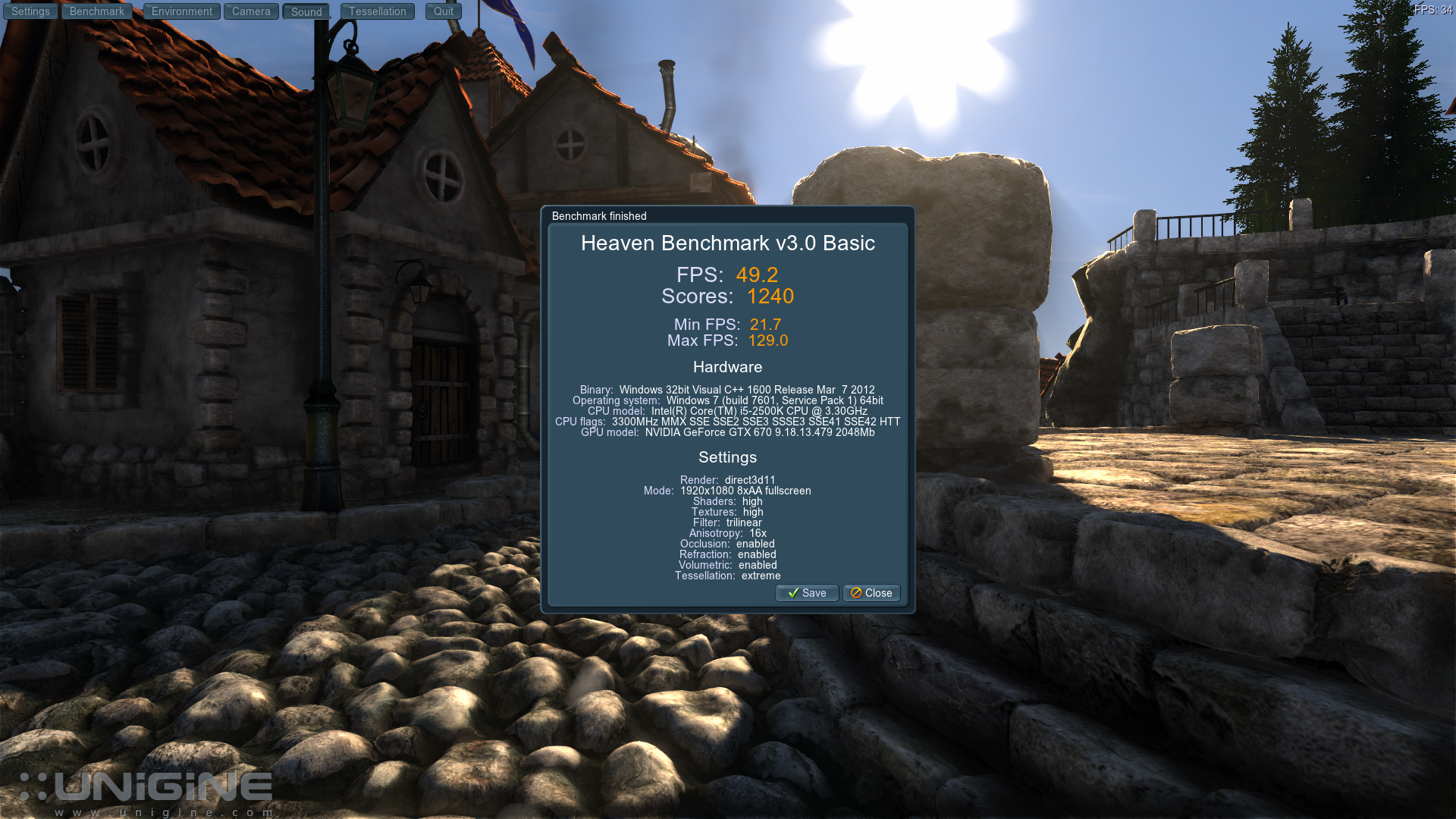Select the Camera menu
Image resolution: width=1456 pixels, height=819 pixels.
(251, 11)
